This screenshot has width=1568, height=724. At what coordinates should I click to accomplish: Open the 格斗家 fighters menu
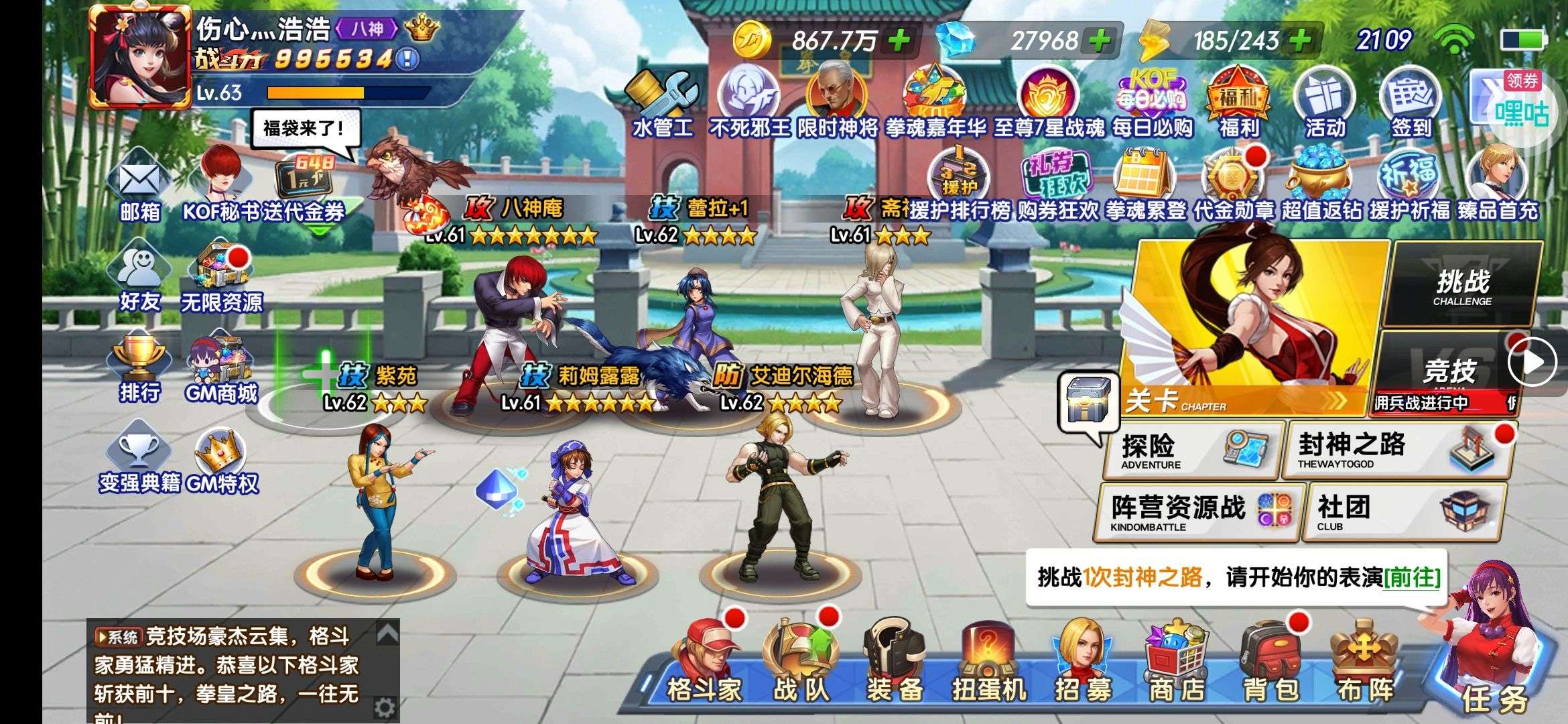(704, 664)
